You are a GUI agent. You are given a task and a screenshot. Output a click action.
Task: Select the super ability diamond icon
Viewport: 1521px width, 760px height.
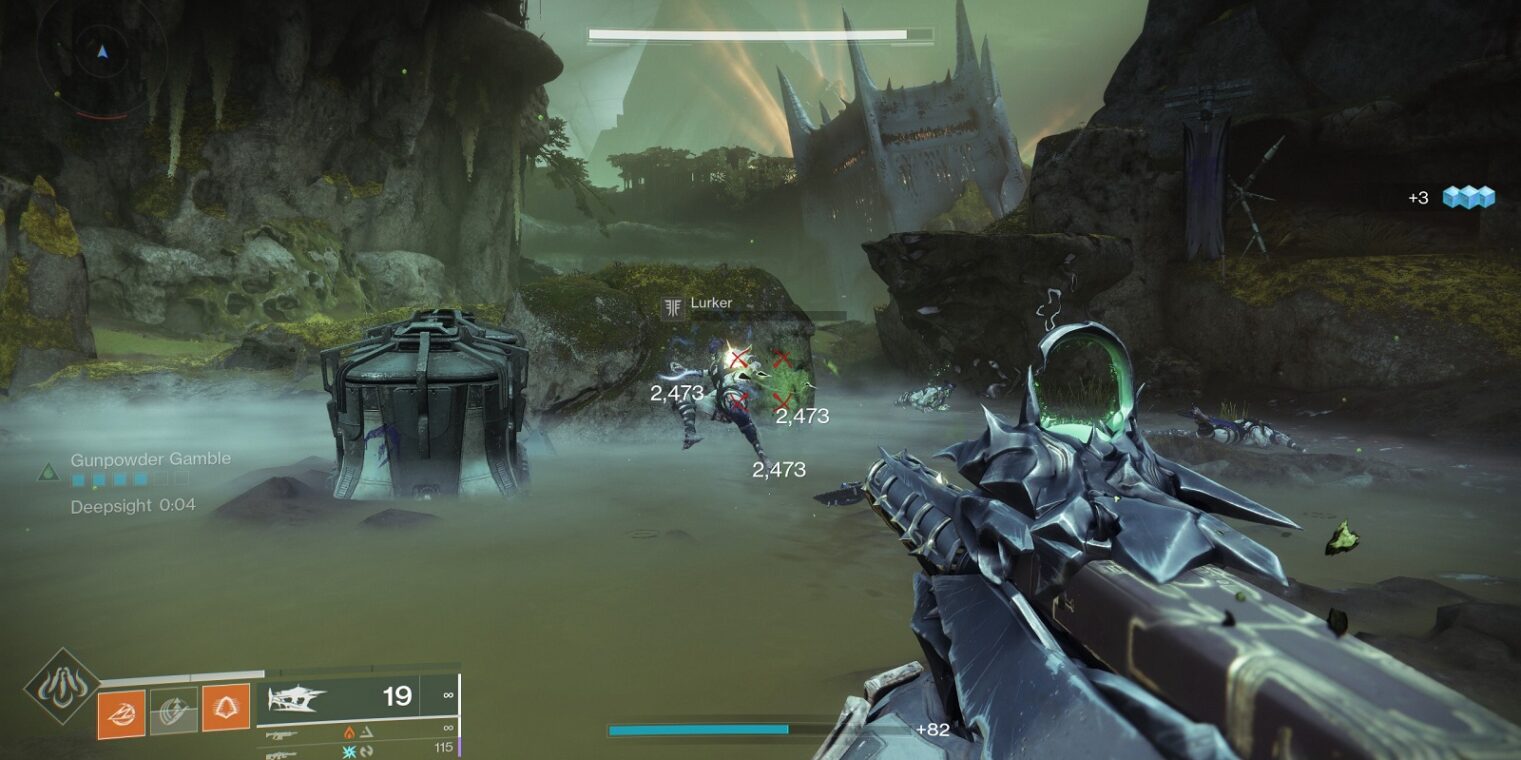pyautogui.click(x=62, y=686)
